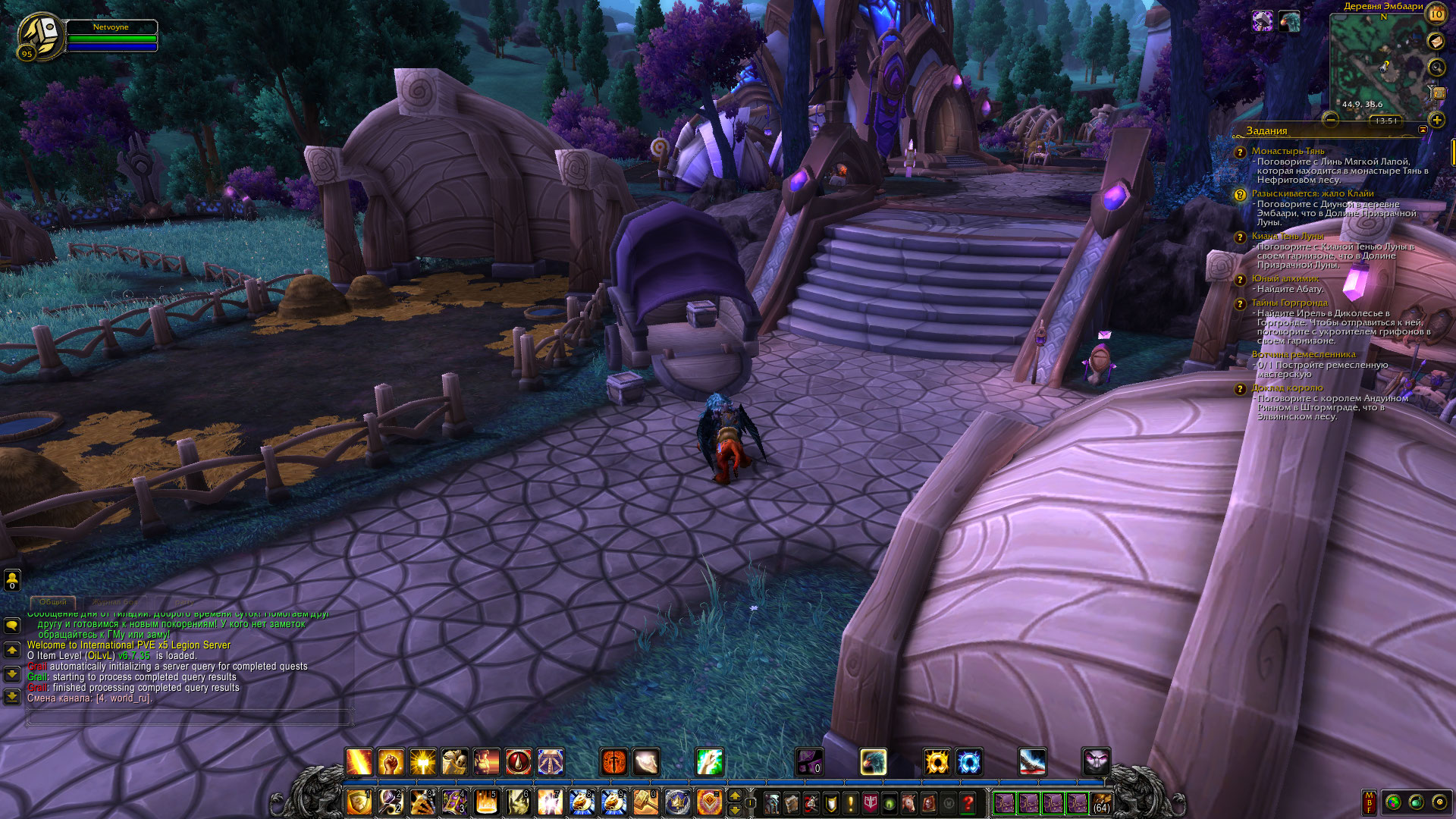Viewport: 1456px width, 819px height.
Task: Select the Тайны Горгронда quest entry
Action: click(x=1289, y=303)
